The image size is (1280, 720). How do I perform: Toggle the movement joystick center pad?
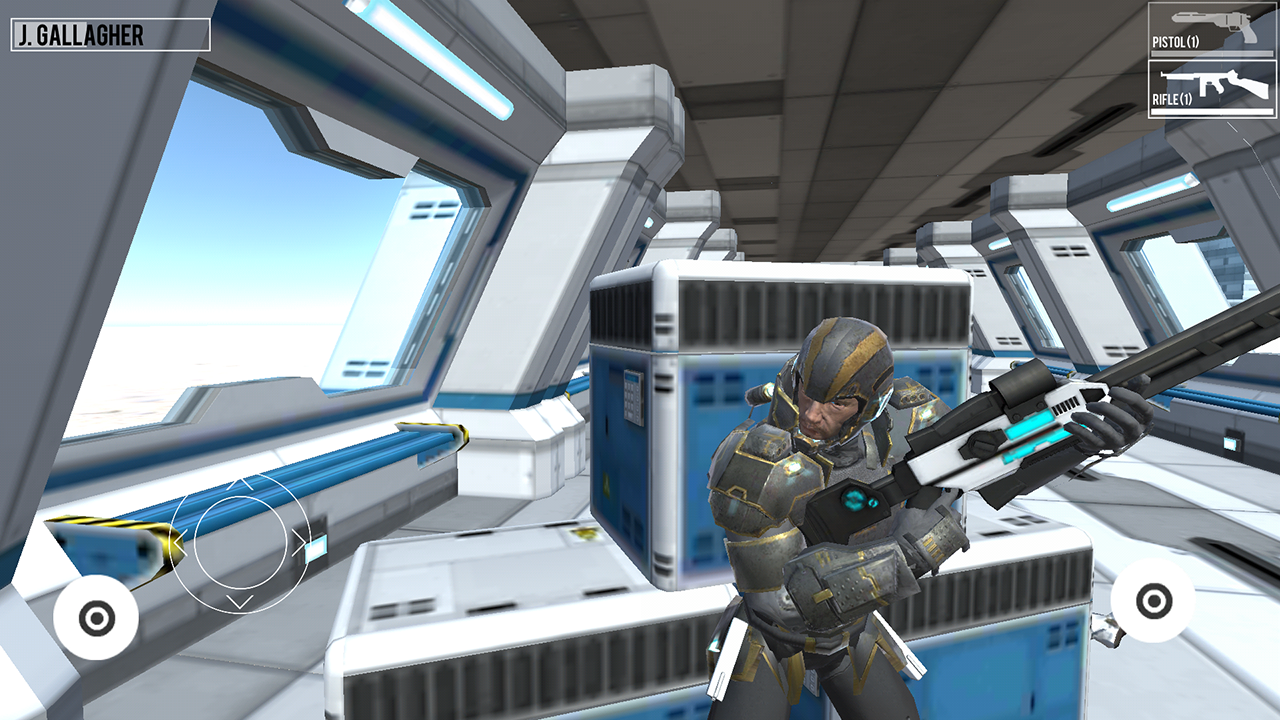[240, 543]
